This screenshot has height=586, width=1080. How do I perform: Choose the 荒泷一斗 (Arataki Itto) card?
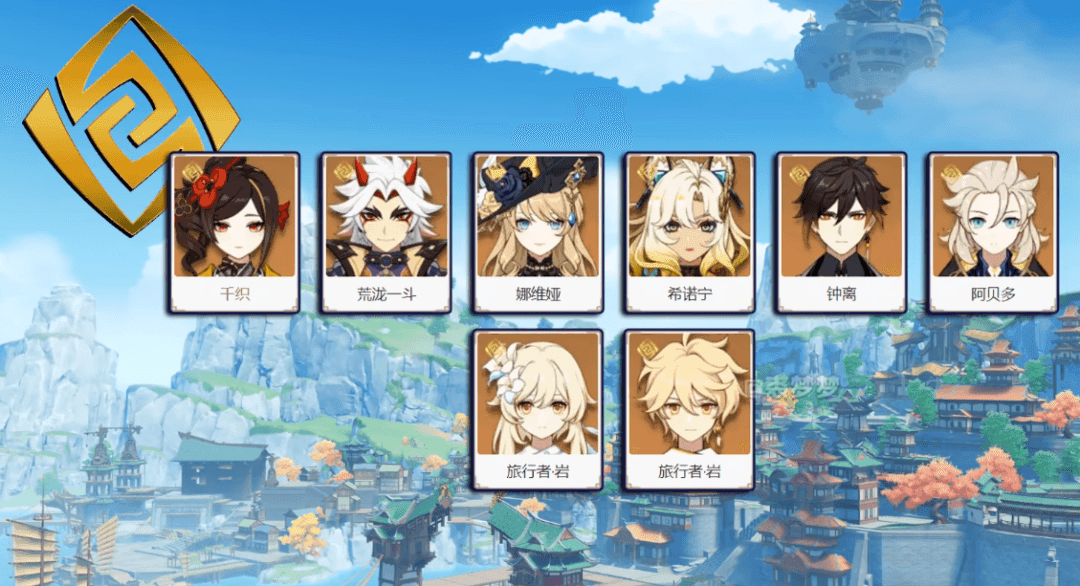[386, 232]
